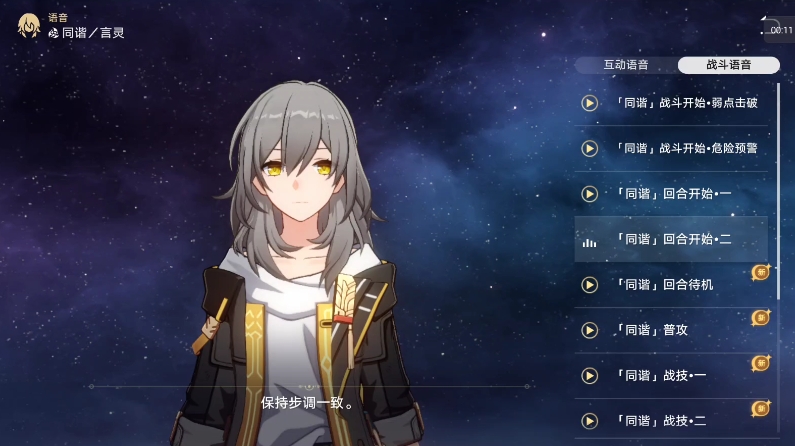Select the 战斗语音 tab
795x446 pixels.
coord(728,65)
